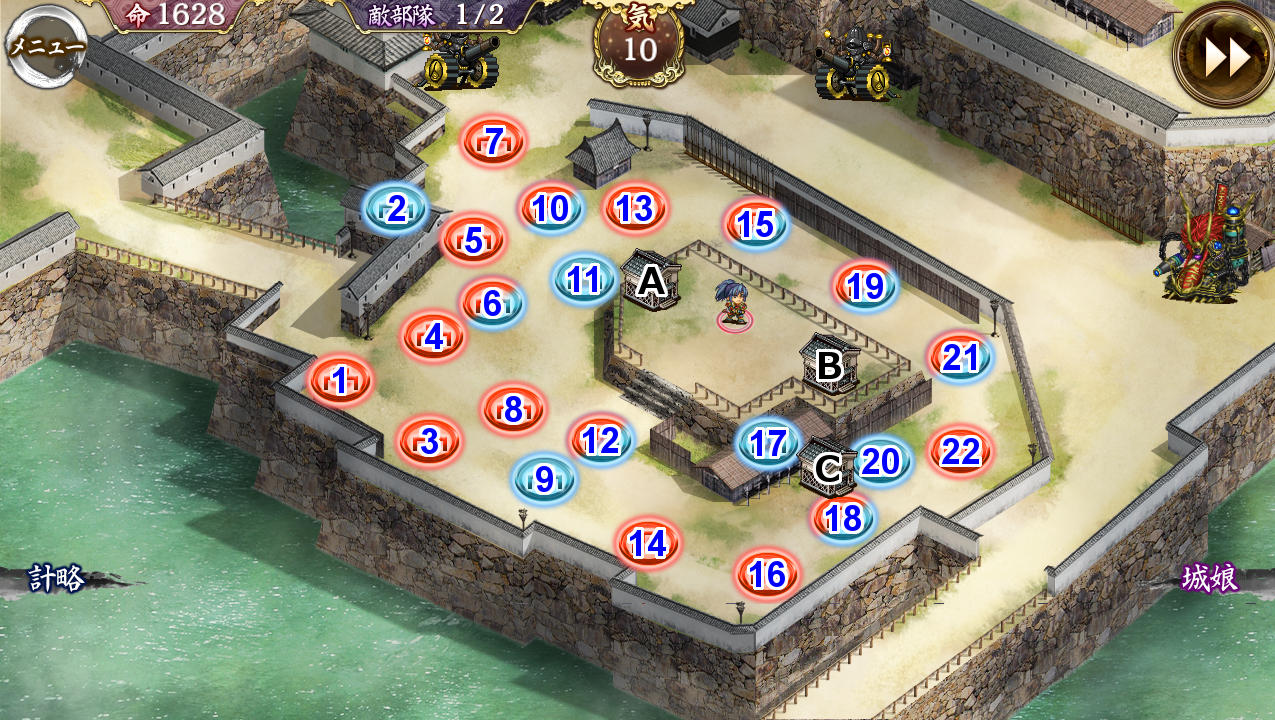Choose blue deployment slot number 11
Screen dimensions: 1275x720
coord(584,280)
